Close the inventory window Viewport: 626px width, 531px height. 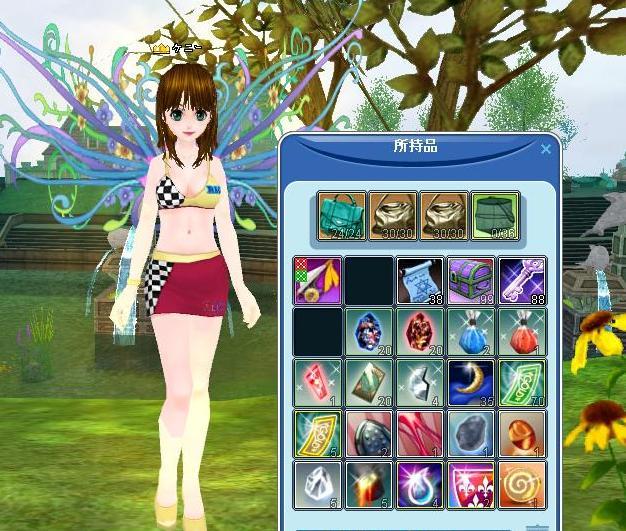point(546,150)
